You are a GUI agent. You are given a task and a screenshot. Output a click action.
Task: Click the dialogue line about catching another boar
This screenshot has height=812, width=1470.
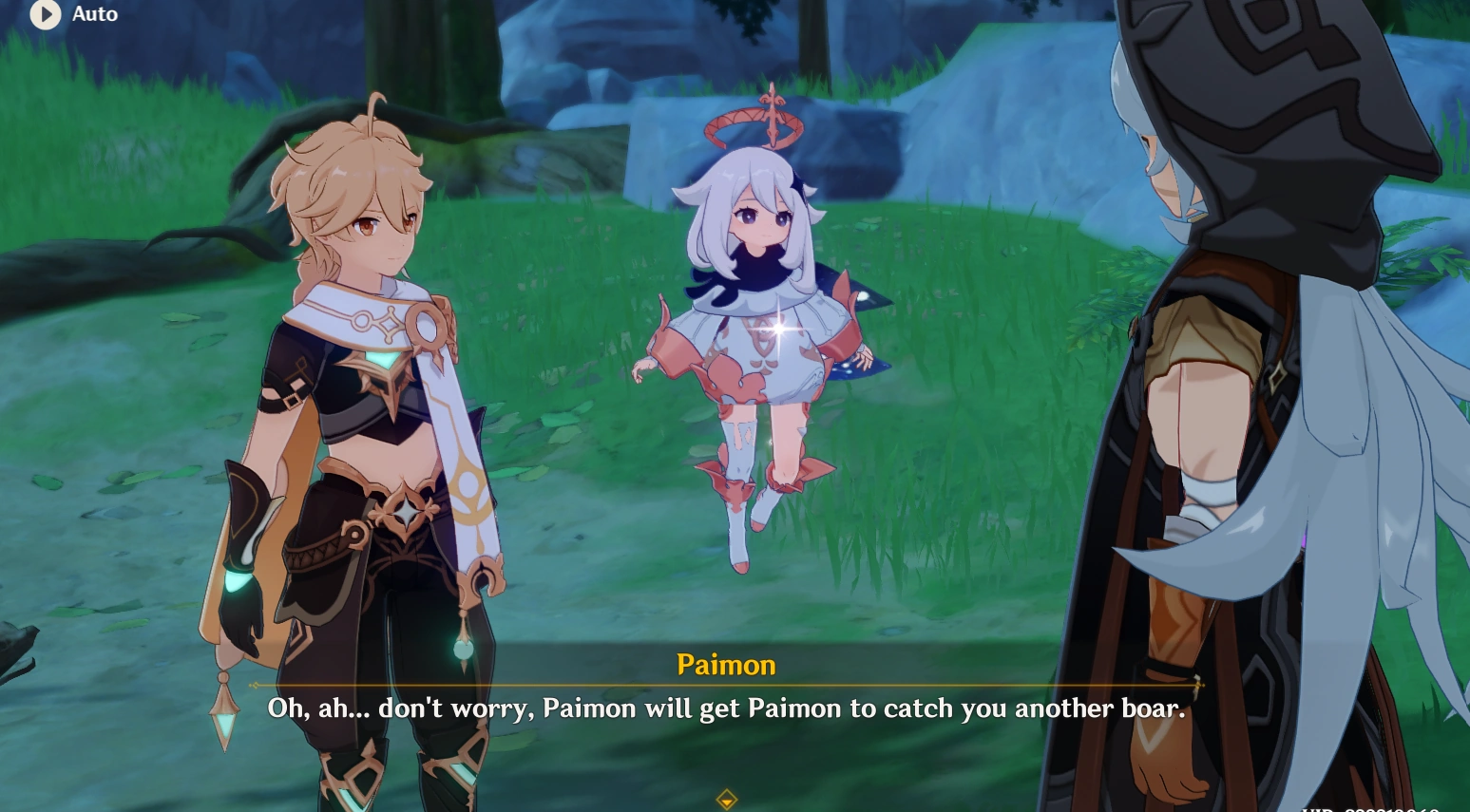pyautogui.click(x=727, y=708)
